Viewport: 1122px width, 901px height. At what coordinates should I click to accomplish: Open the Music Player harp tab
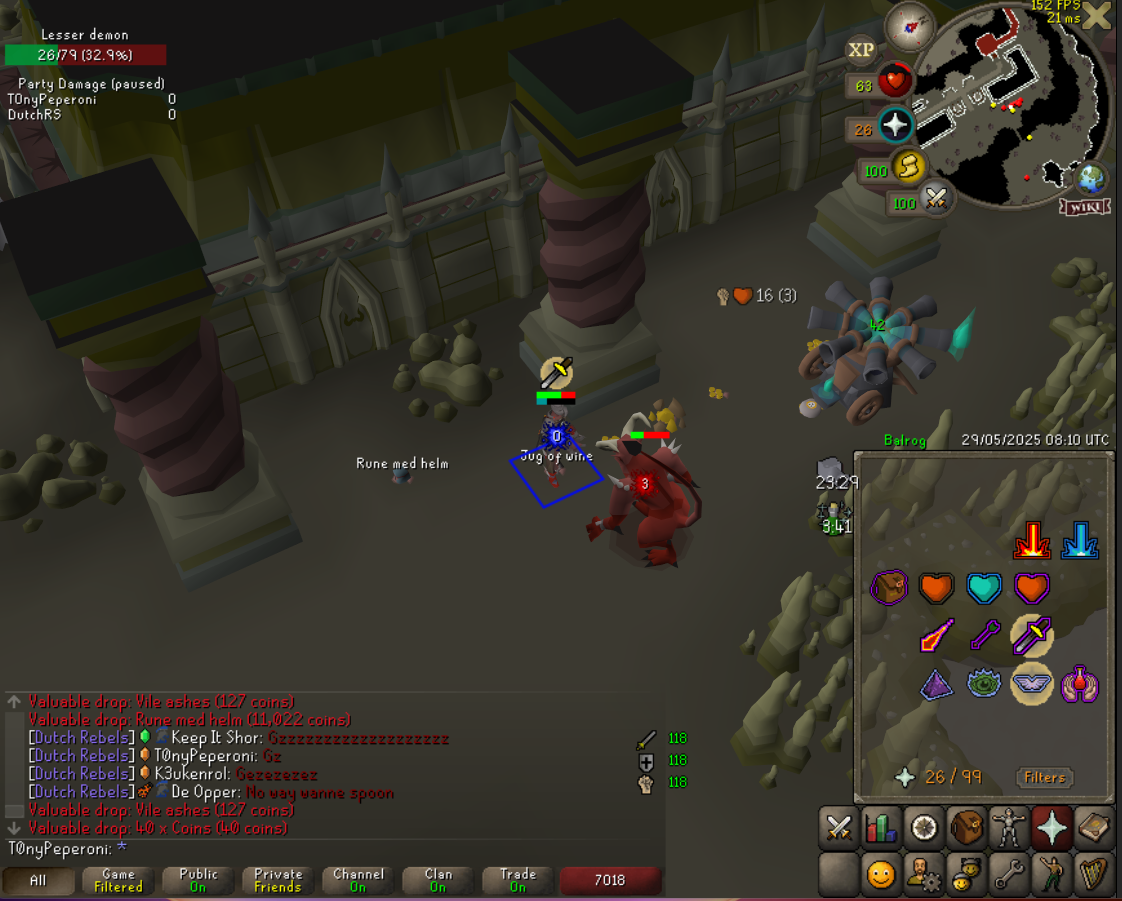pyautogui.click(x=1094, y=875)
